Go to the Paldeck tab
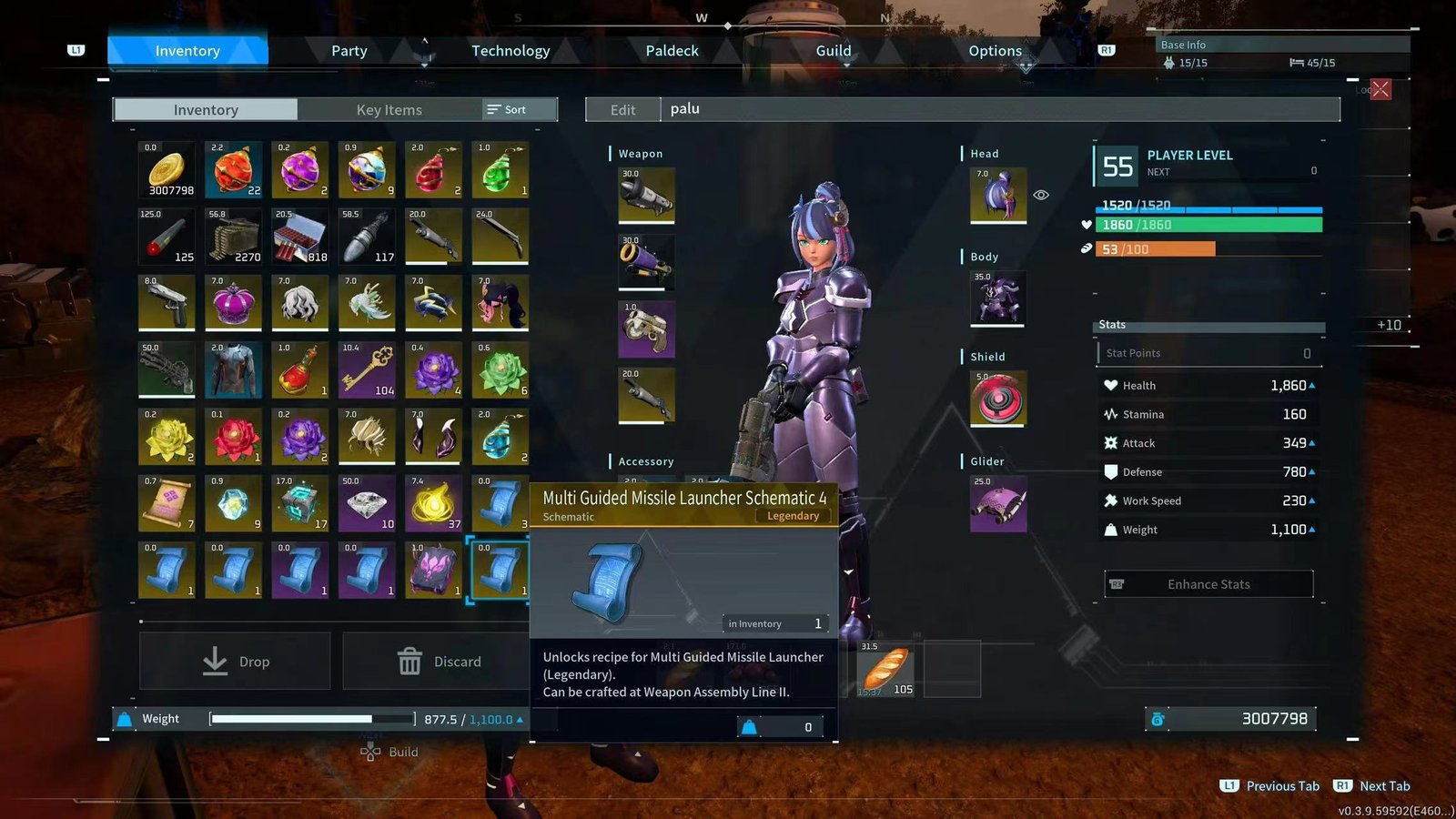The width and height of the screenshot is (1456, 819). point(672,51)
